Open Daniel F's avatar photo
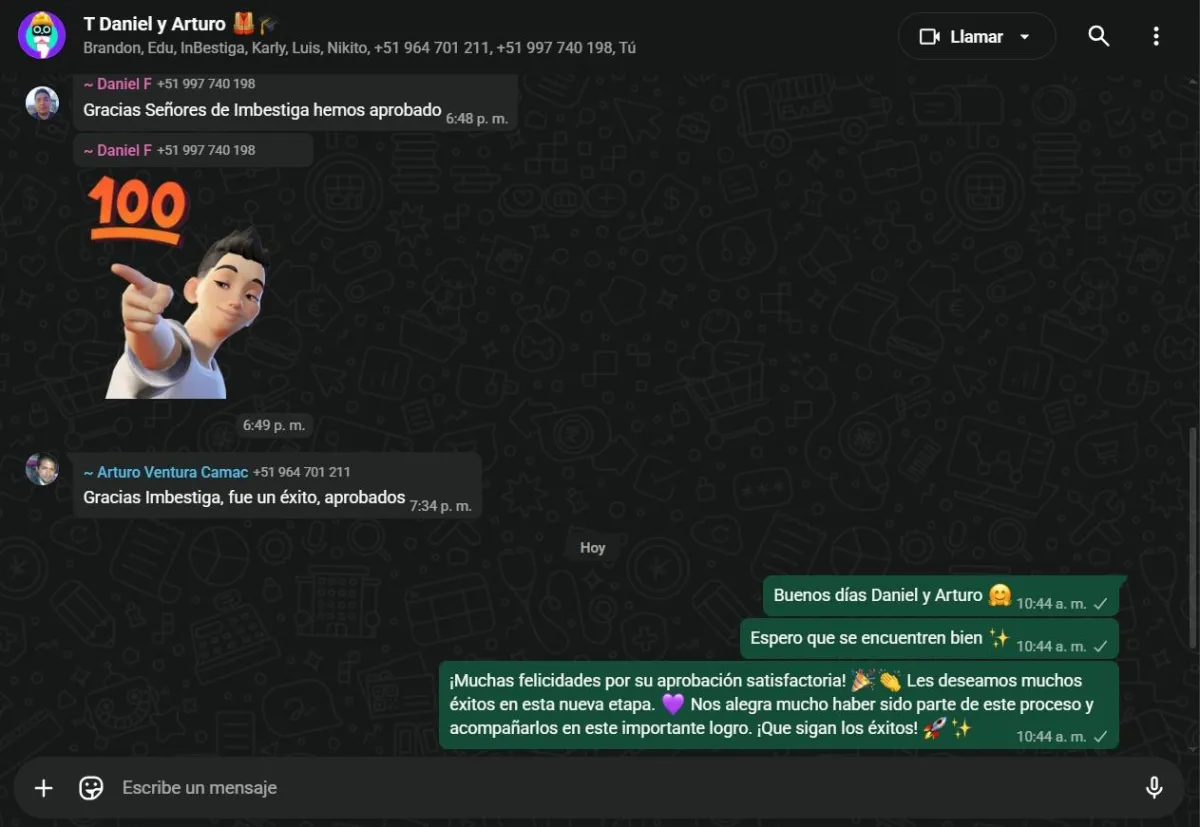This screenshot has height=827, width=1200. tap(42, 102)
